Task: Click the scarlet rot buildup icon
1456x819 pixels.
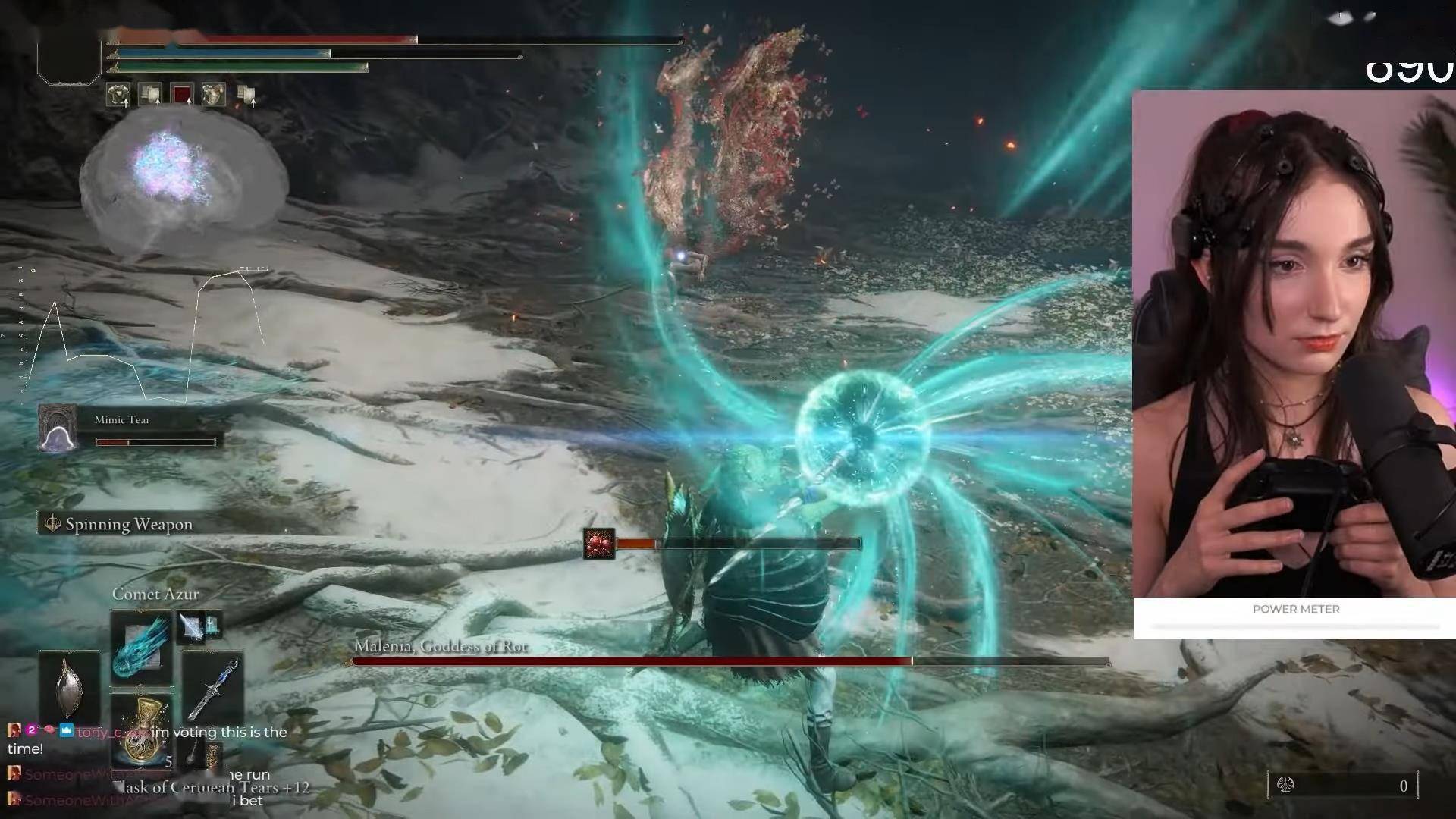Action: (598, 544)
